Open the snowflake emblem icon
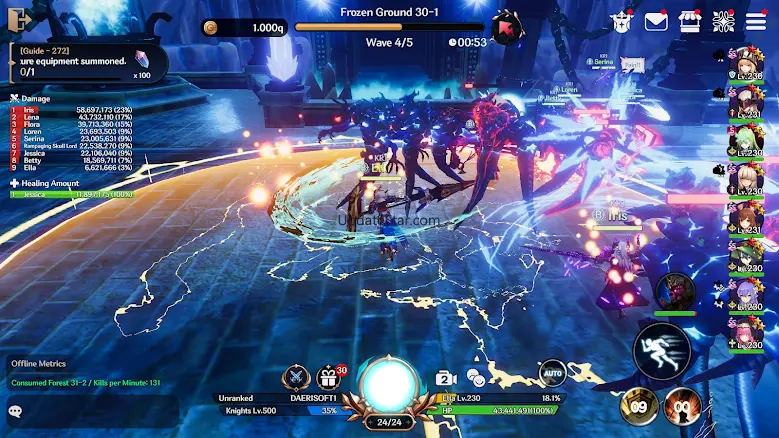 tap(722, 21)
